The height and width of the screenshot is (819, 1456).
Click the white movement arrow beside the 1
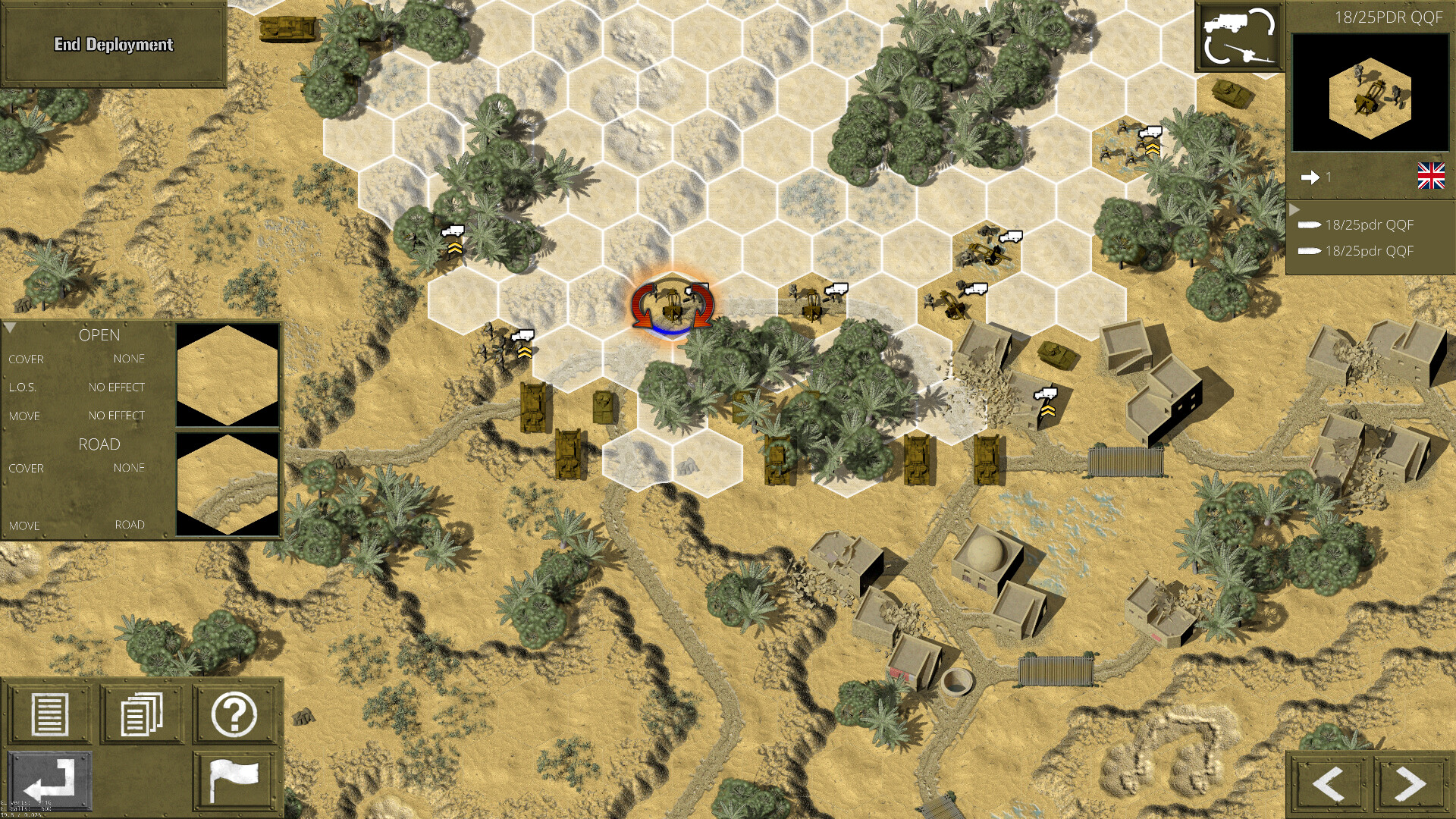point(1311,177)
